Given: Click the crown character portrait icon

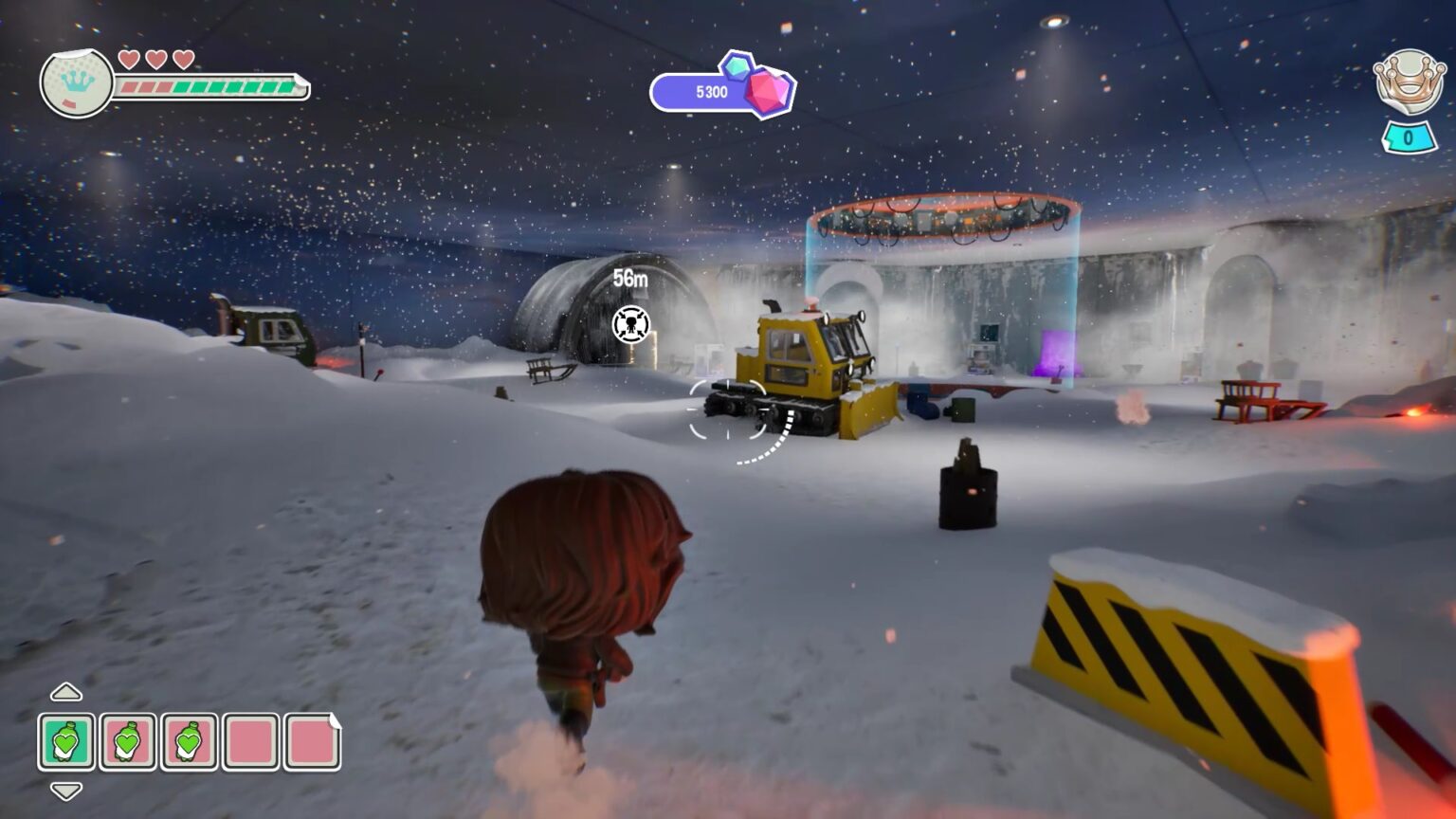Looking at the screenshot, I should pos(77,83).
